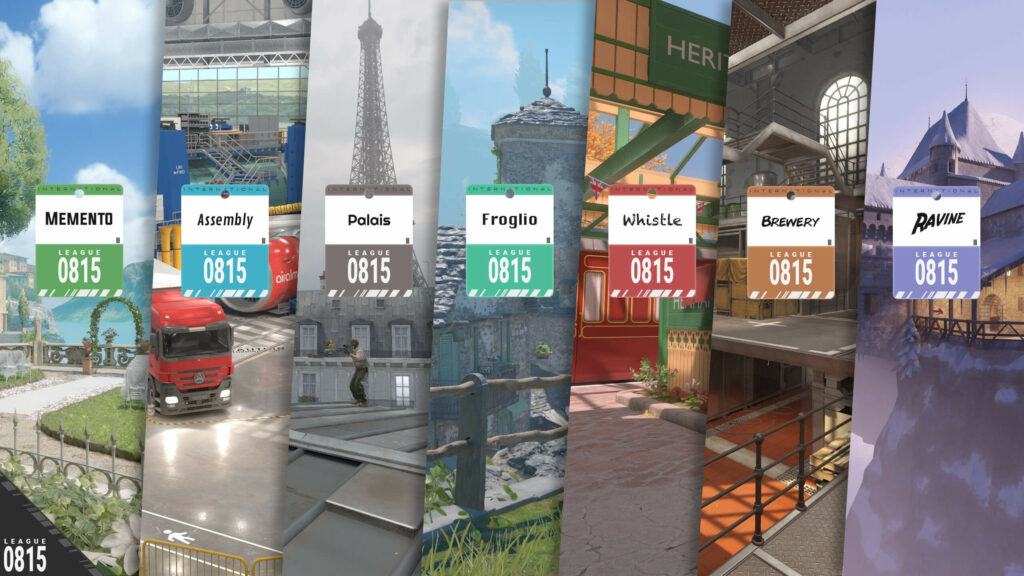Screen dimensions: 1024x576
Task: Choose the Whistle map badge
Action: pyautogui.click(x=652, y=241)
